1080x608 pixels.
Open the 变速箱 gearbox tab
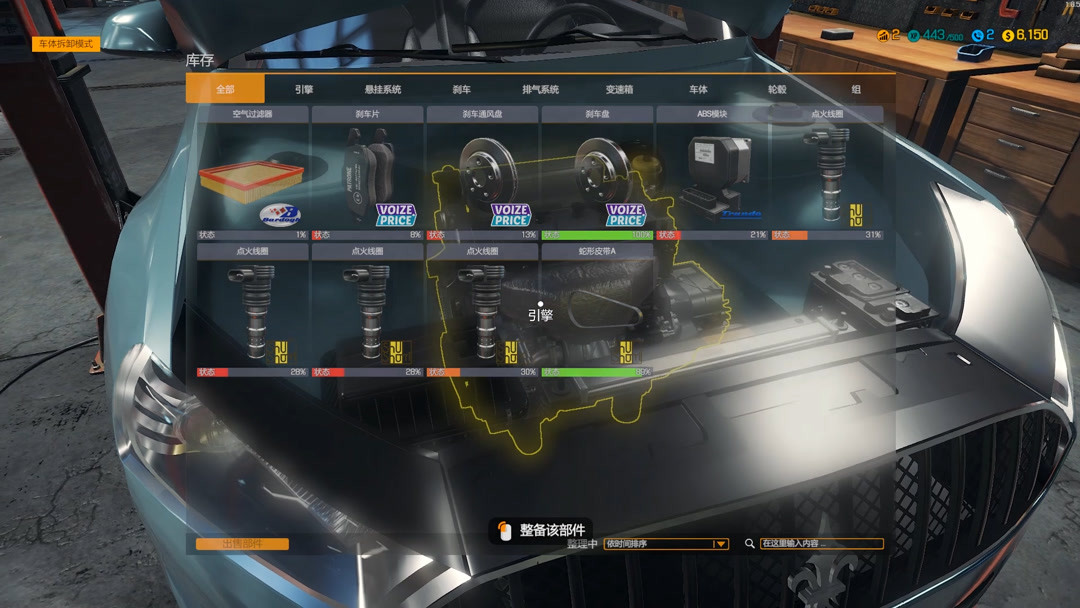pos(620,89)
